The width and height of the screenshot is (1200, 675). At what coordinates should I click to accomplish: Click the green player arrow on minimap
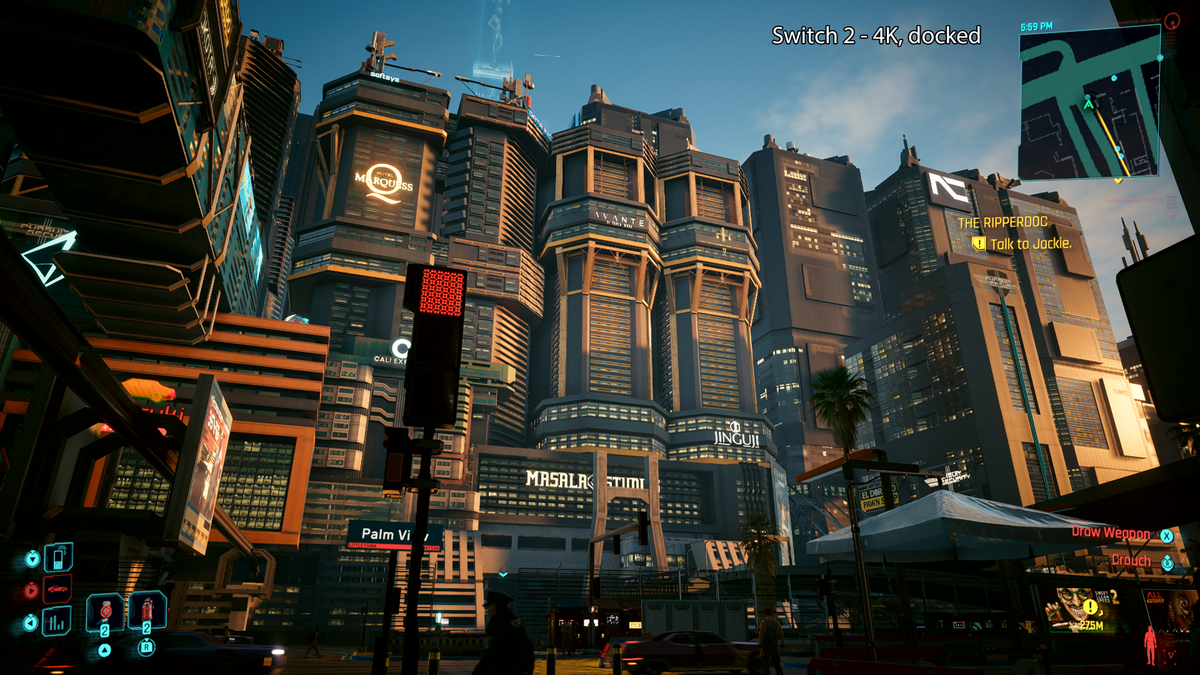[x=1088, y=102]
